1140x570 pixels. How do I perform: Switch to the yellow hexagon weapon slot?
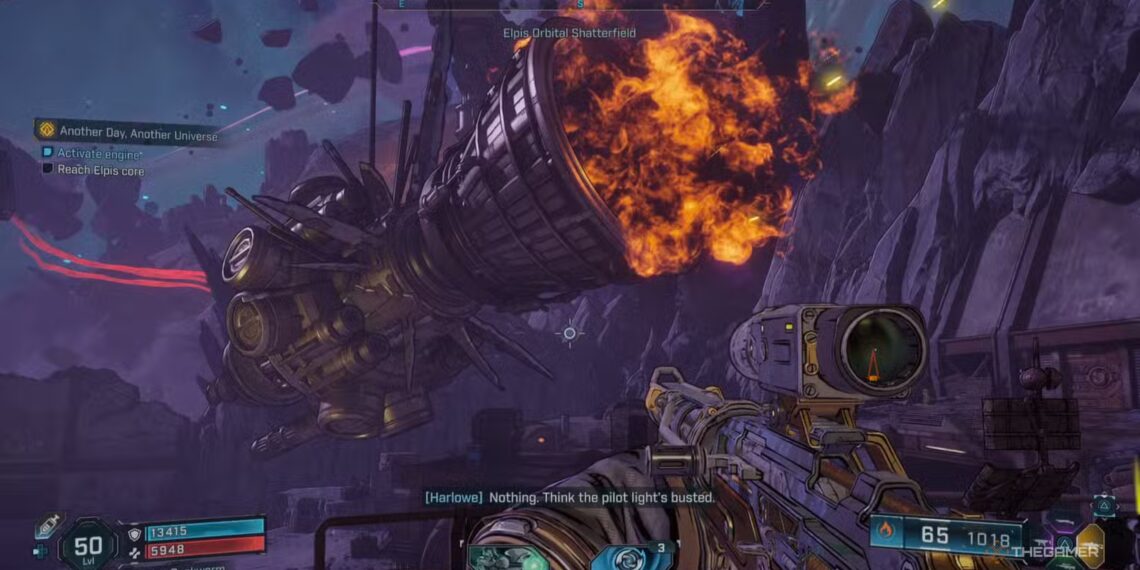(1089, 545)
